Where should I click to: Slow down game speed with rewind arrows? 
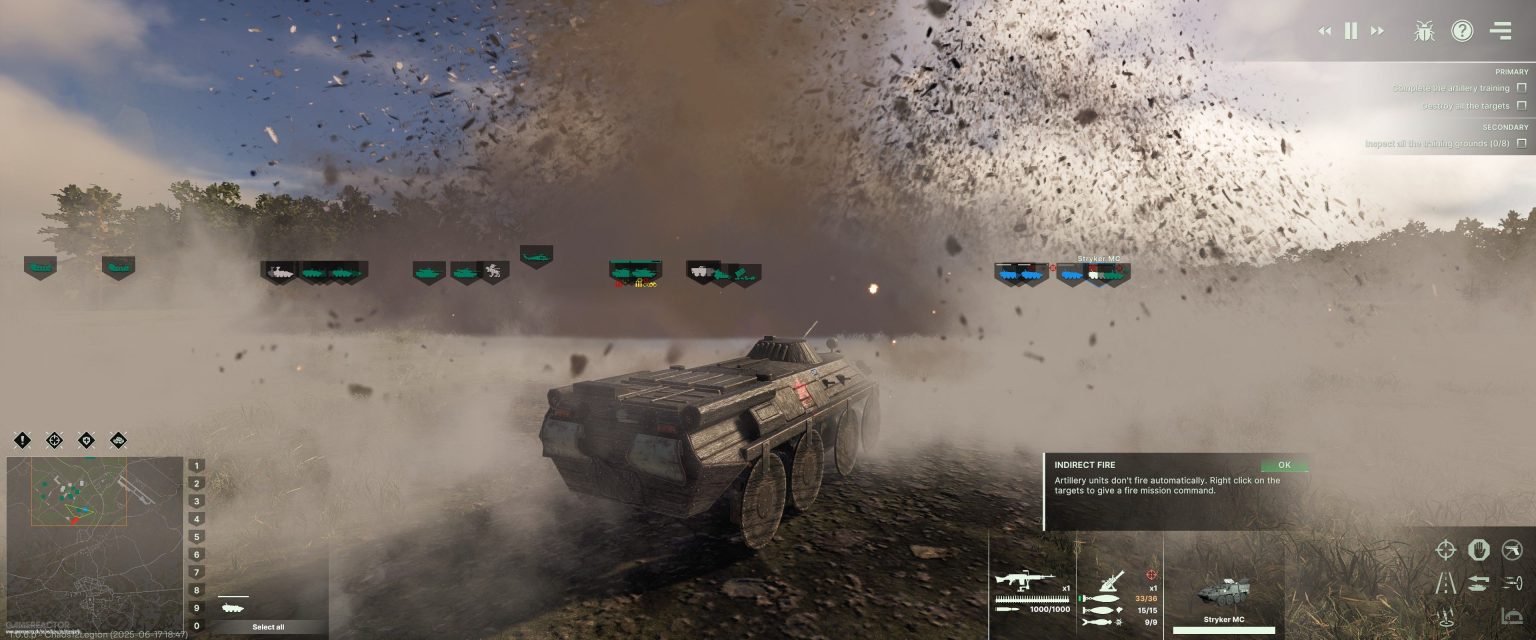pyautogui.click(x=1325, y=31)
